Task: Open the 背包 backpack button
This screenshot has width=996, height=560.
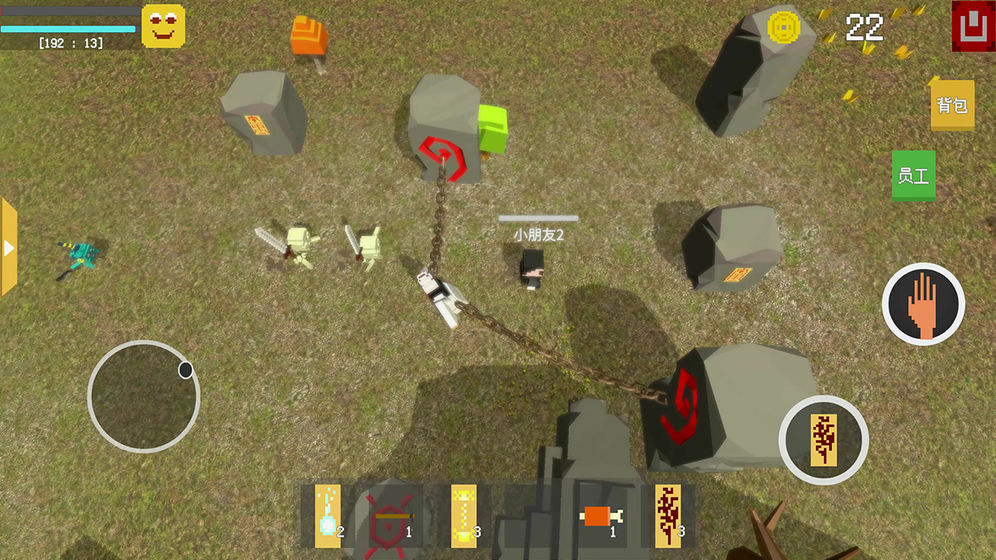Action: (951, 105)
